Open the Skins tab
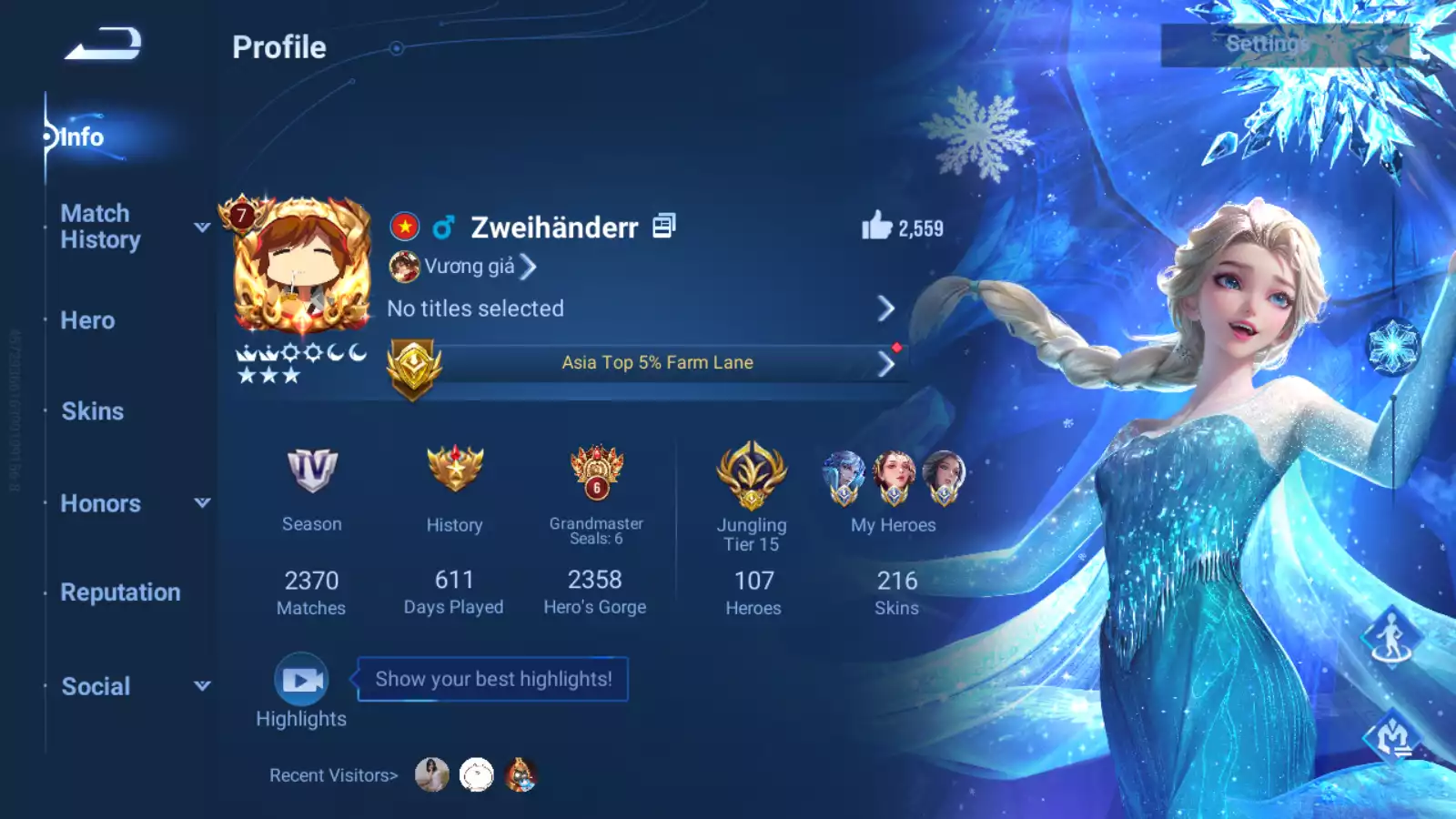Screen dimensions: 1456x819 point(92,411)
